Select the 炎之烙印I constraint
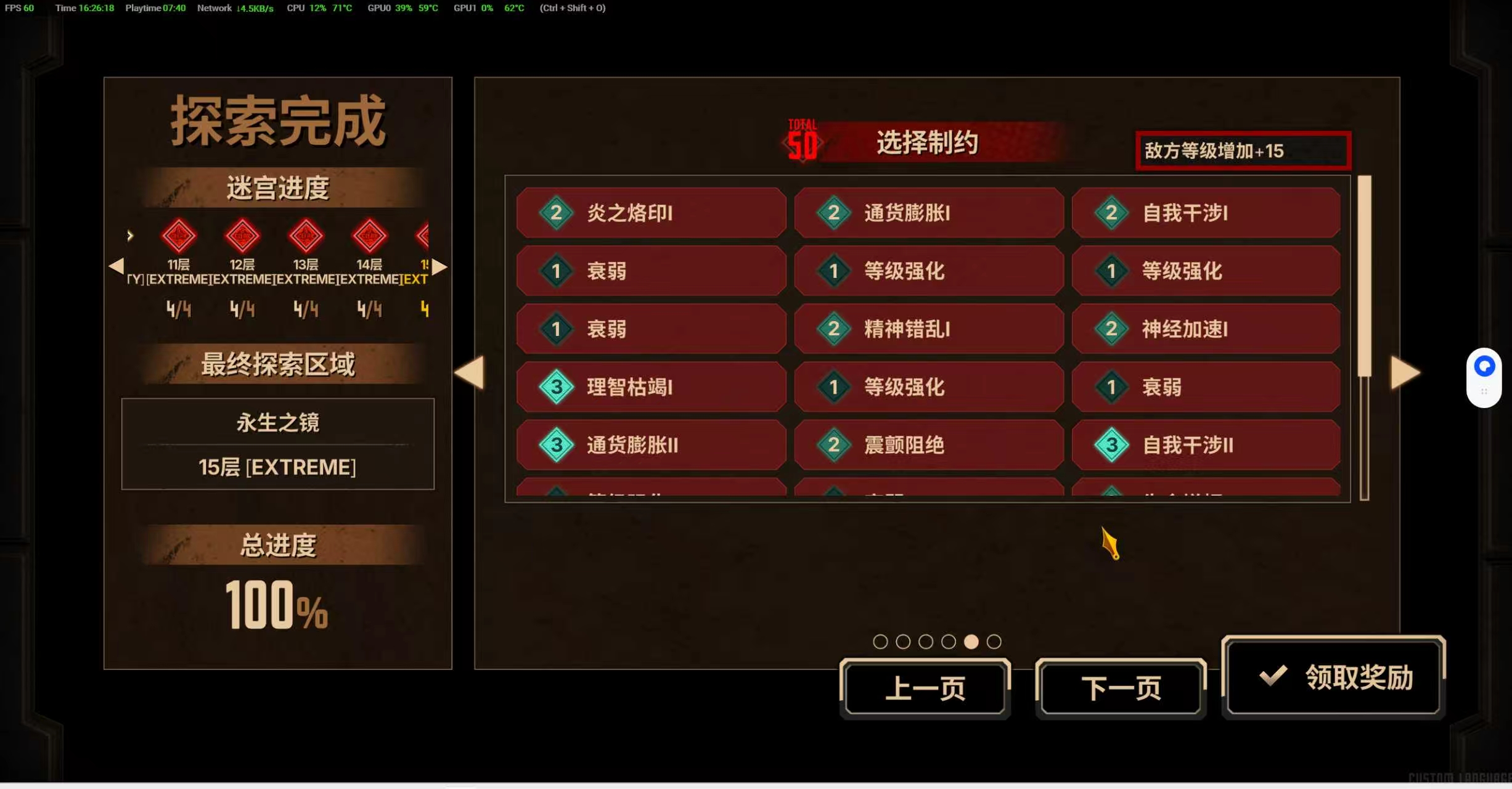Image resolution: width=1512 pixels, height=789 pixels. click(x=651, y=213)
